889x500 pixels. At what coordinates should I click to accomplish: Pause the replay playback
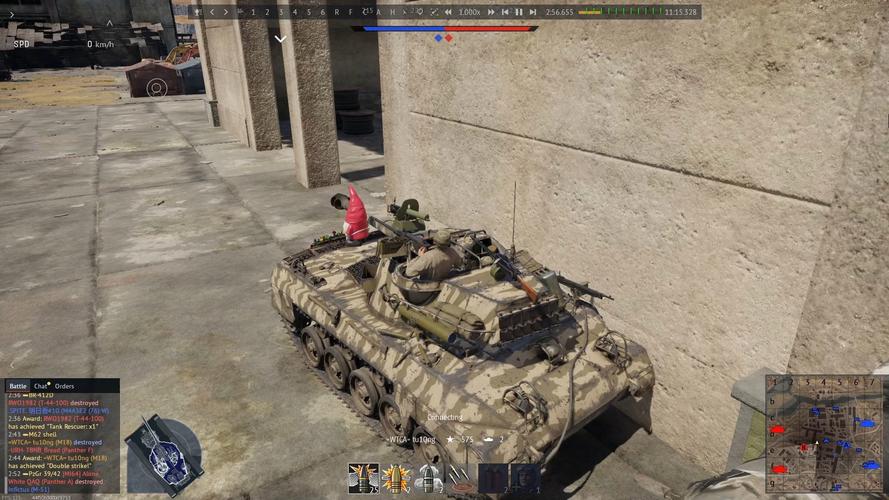(x=518, y=12)
